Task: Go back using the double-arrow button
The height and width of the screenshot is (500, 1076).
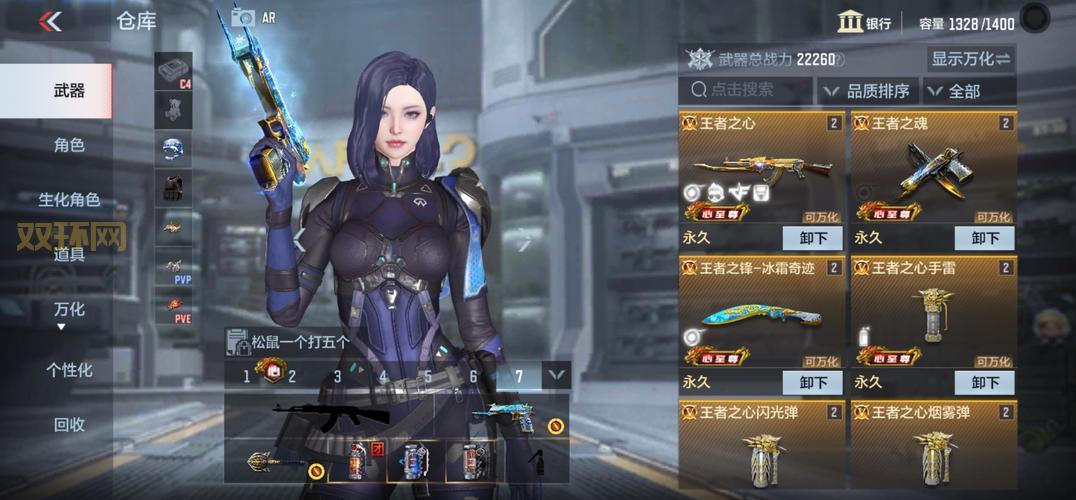Action: tap(50, 21)
